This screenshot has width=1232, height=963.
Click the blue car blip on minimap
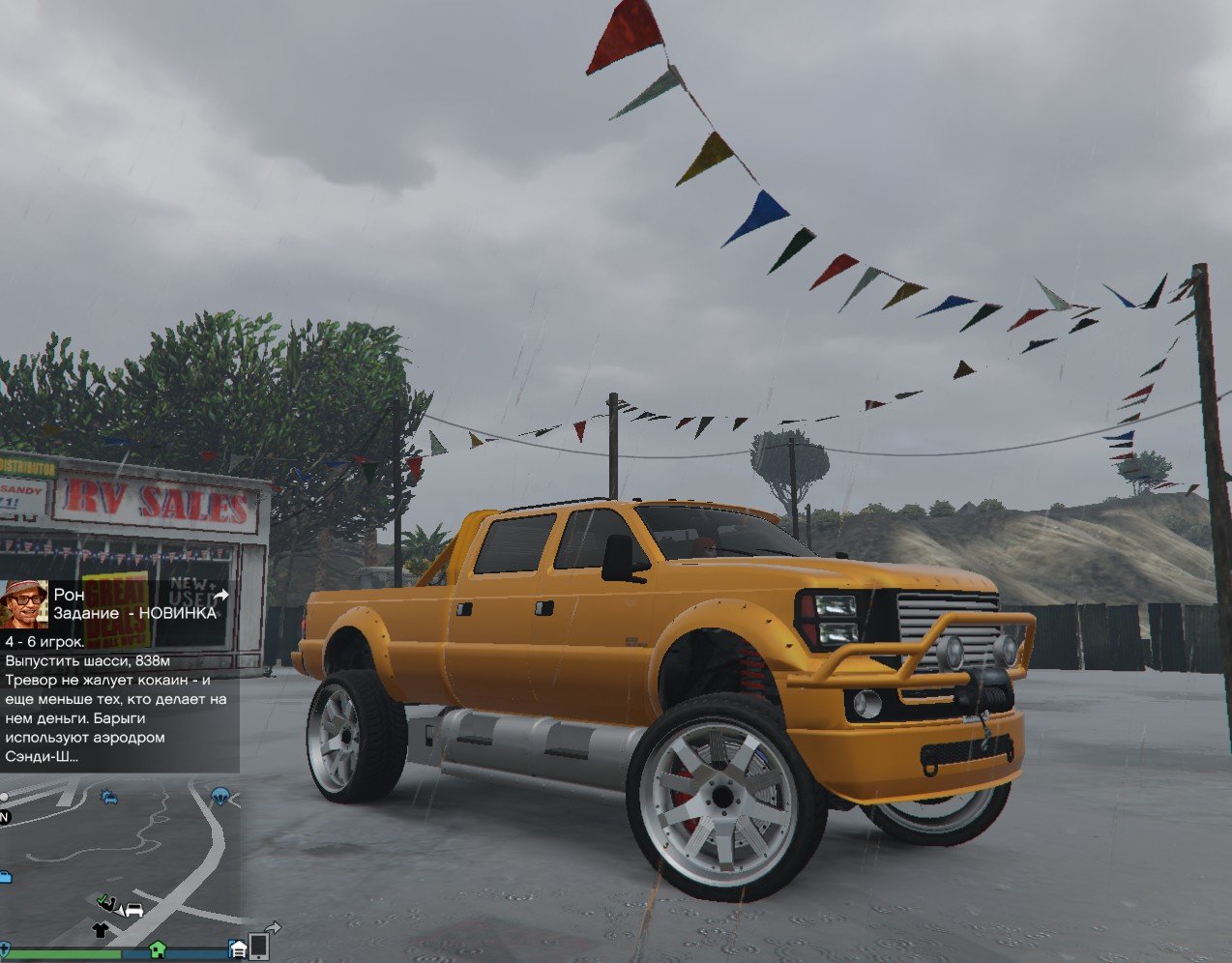click(109, 797)
